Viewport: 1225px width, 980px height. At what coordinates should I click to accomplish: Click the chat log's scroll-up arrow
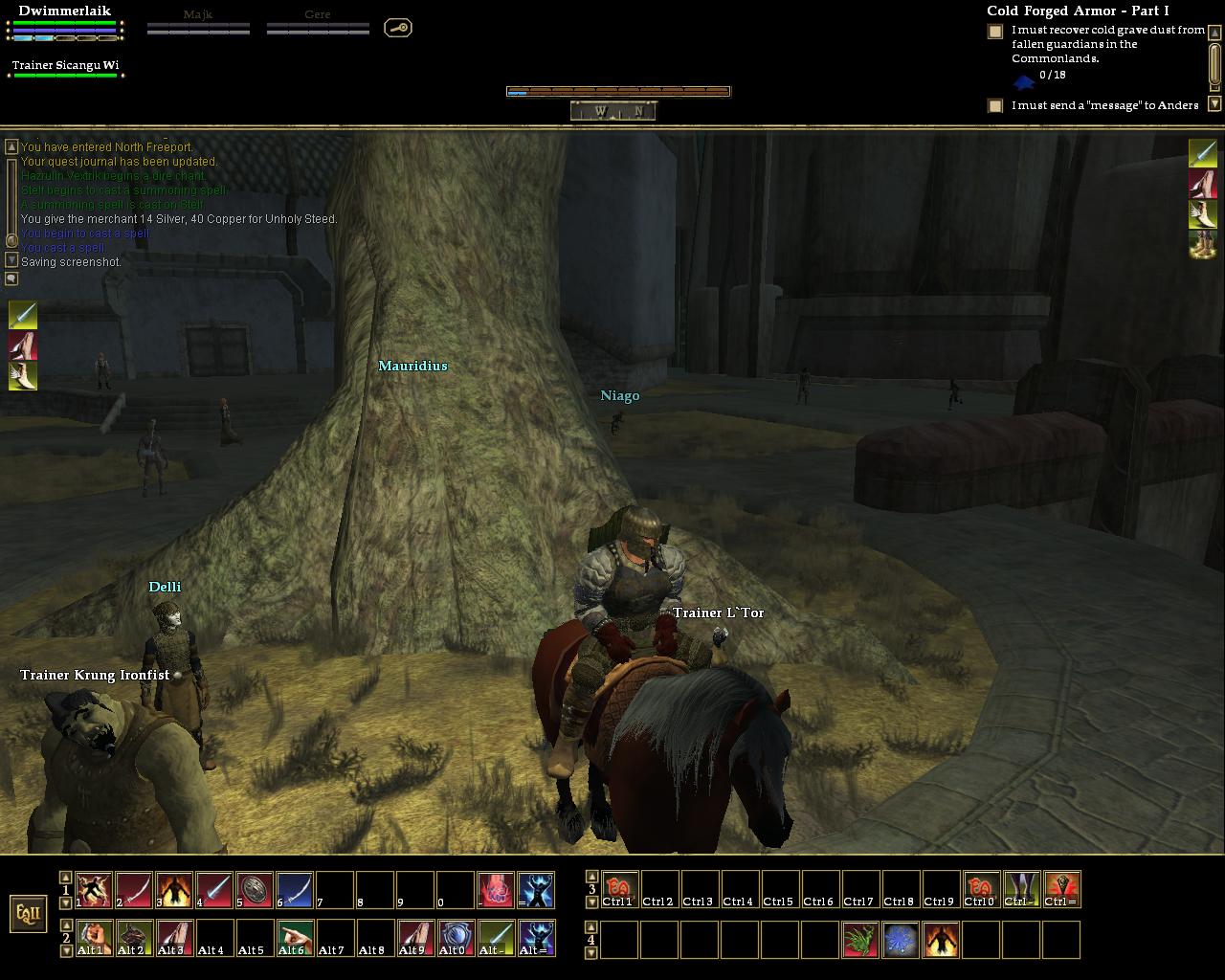coord(11,146)
